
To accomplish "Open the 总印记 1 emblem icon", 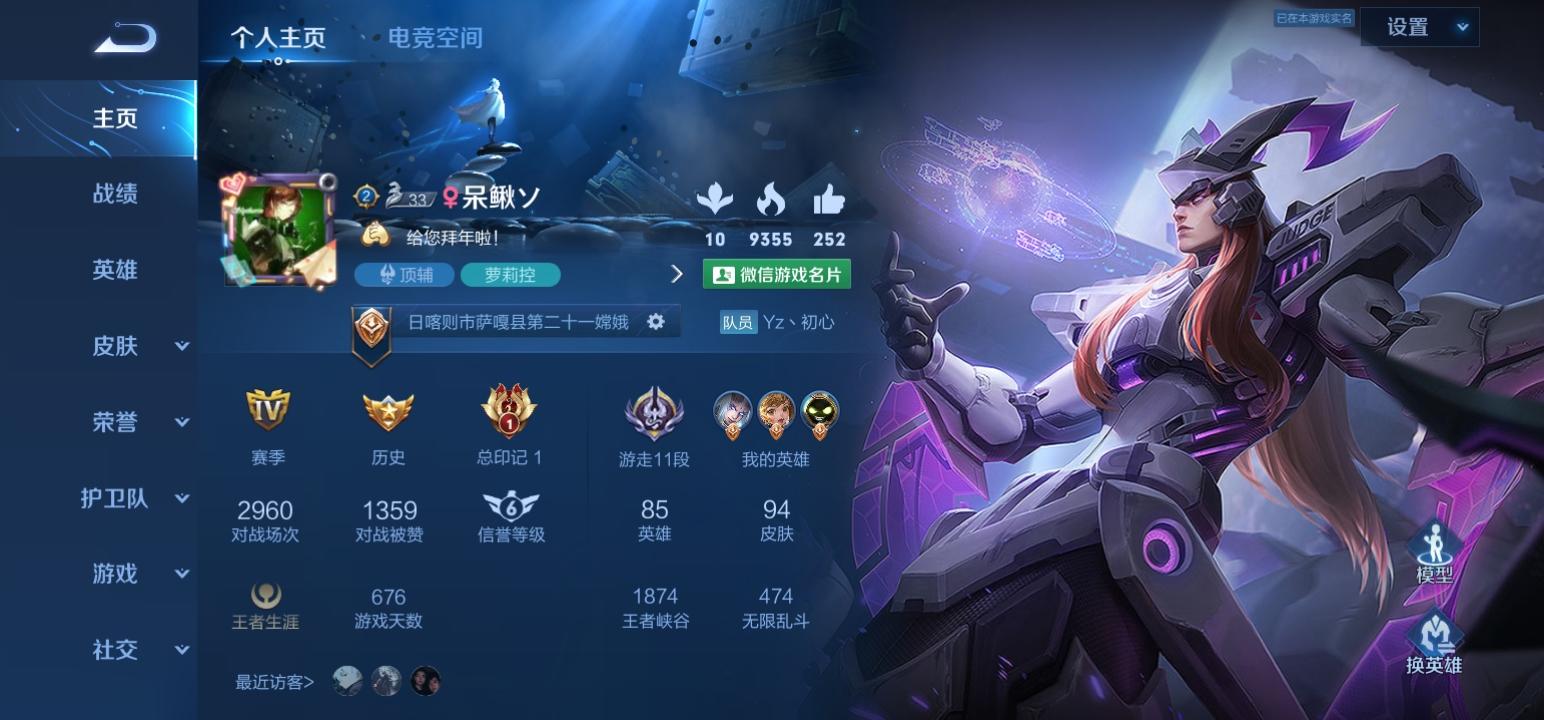I will 509,410.
